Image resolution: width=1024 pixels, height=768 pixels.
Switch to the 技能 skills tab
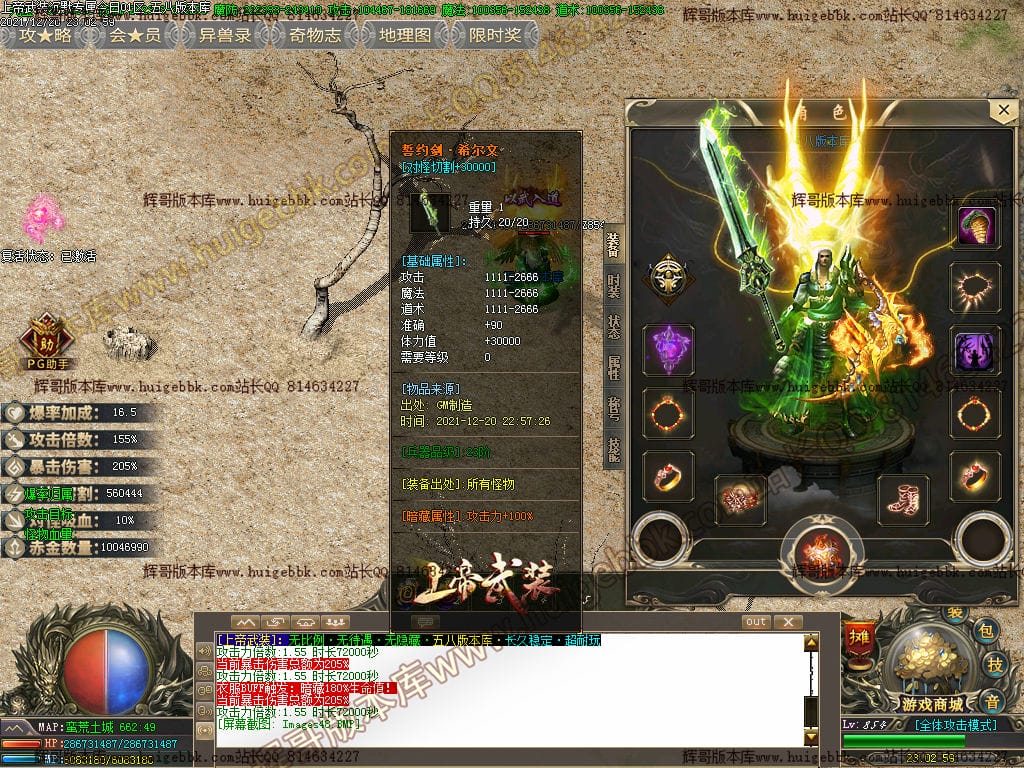pyautogui.click(x=613, y=449)
